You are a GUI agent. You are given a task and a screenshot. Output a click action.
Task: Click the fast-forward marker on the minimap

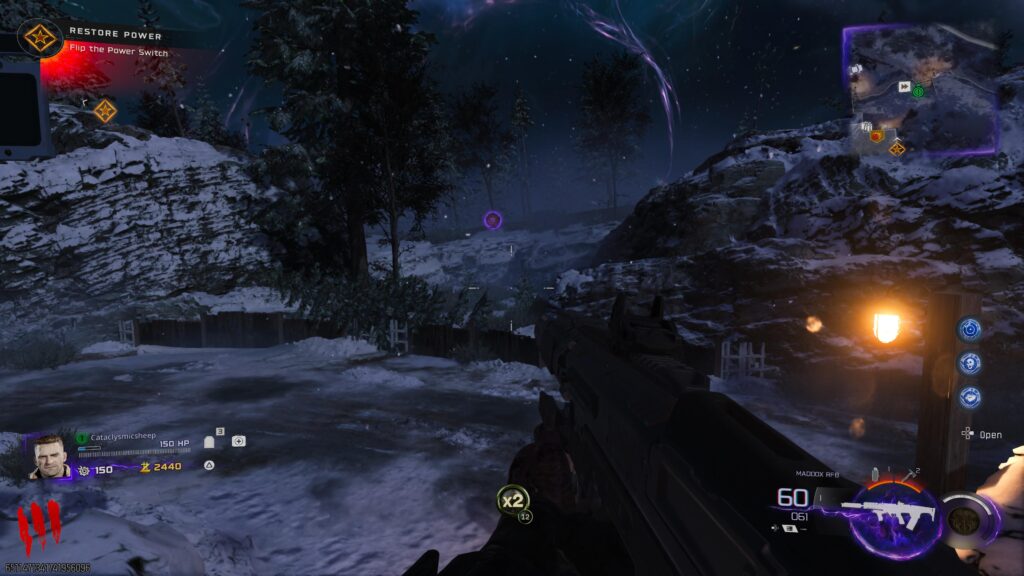(x=903, y=87)
